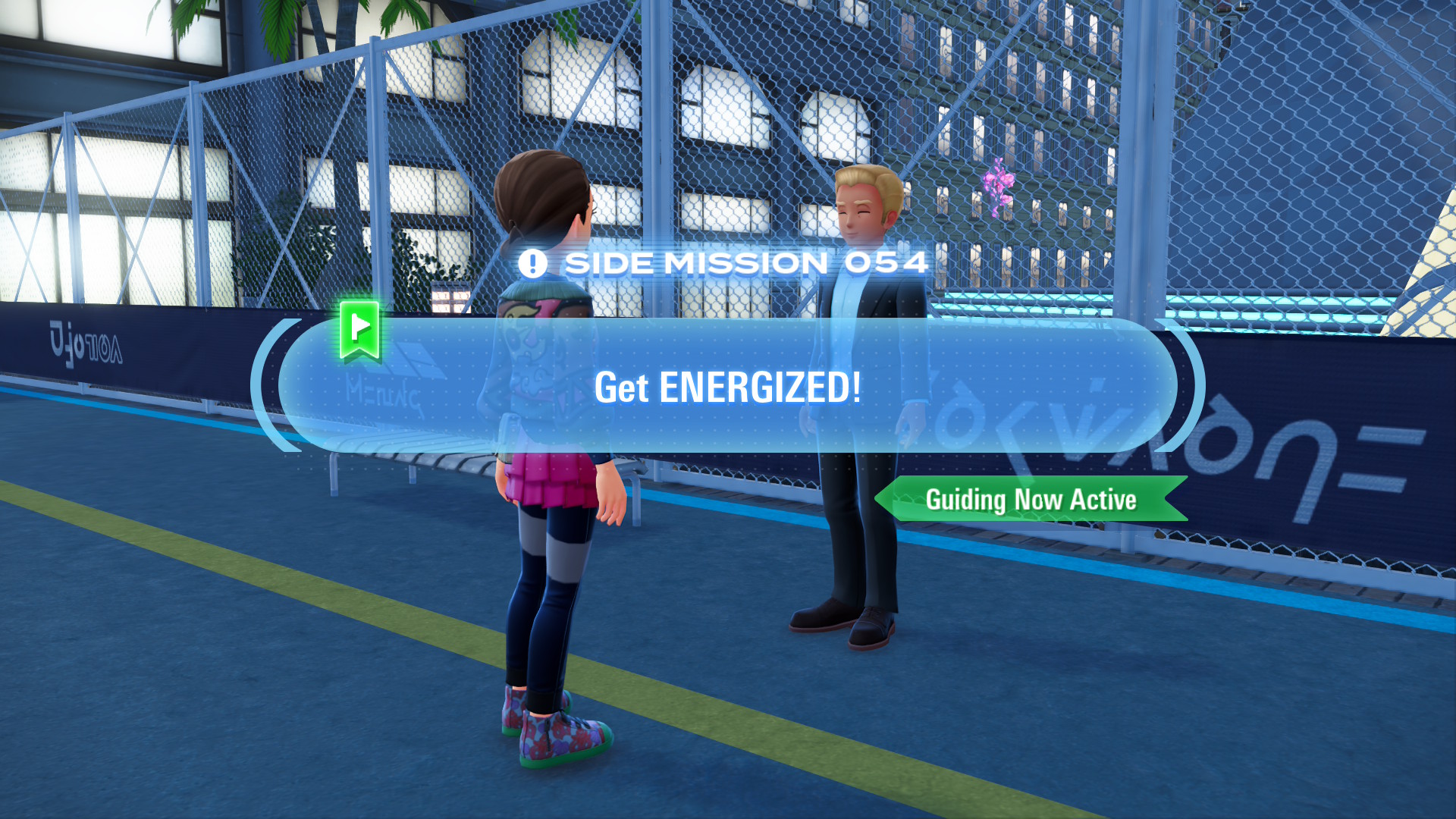1456x819 pixels.
Task: Toggle the Guiding Now Active indicator
Action: coord(1031,500)
